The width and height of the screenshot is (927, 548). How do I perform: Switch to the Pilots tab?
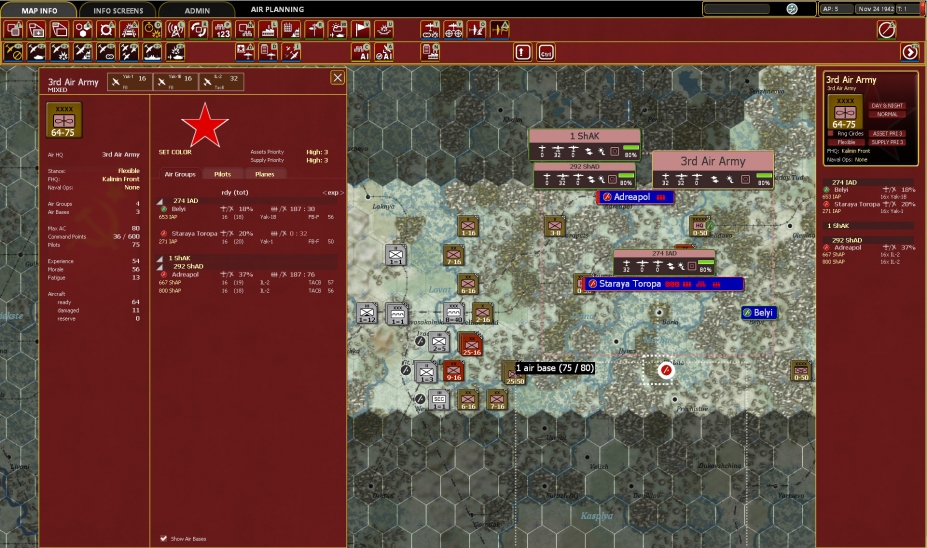pos(223,174)
